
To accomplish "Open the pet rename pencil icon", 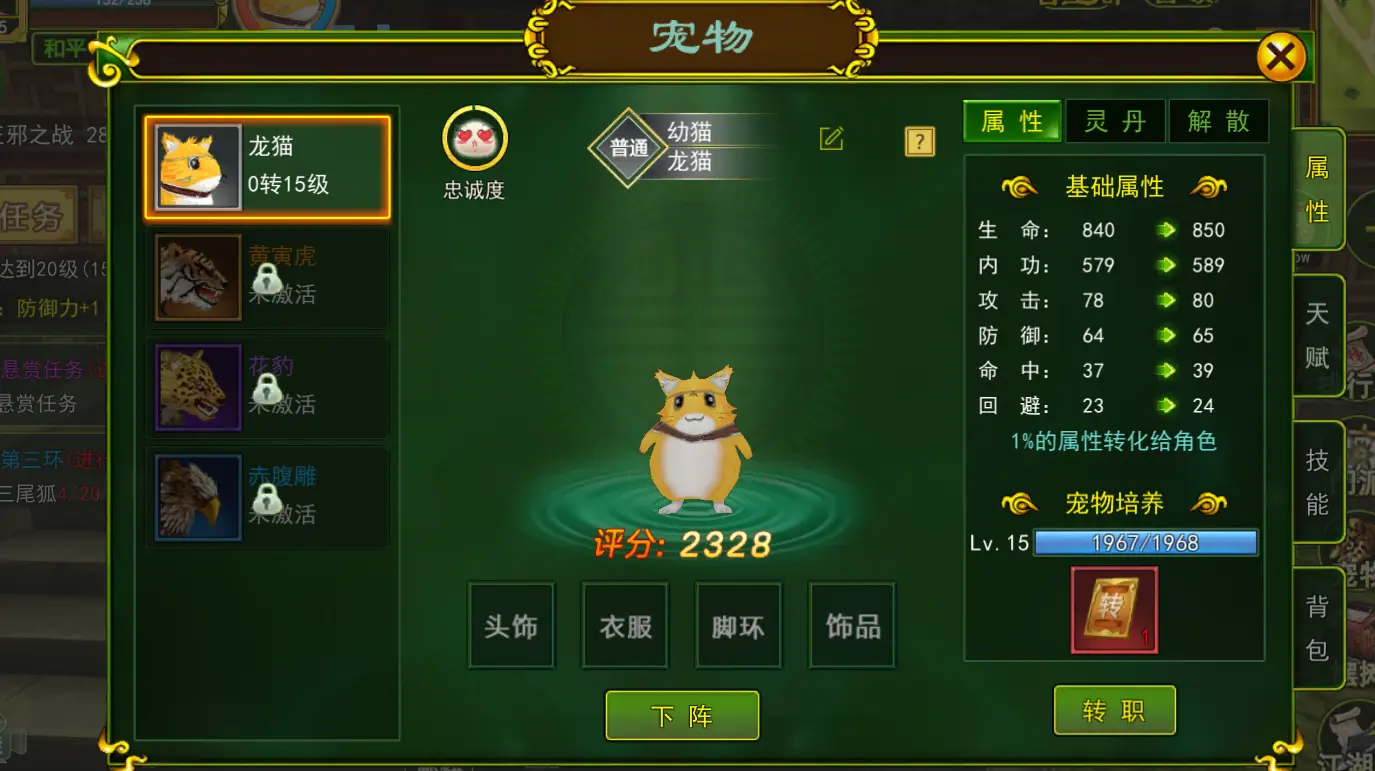I will point(833,140).
